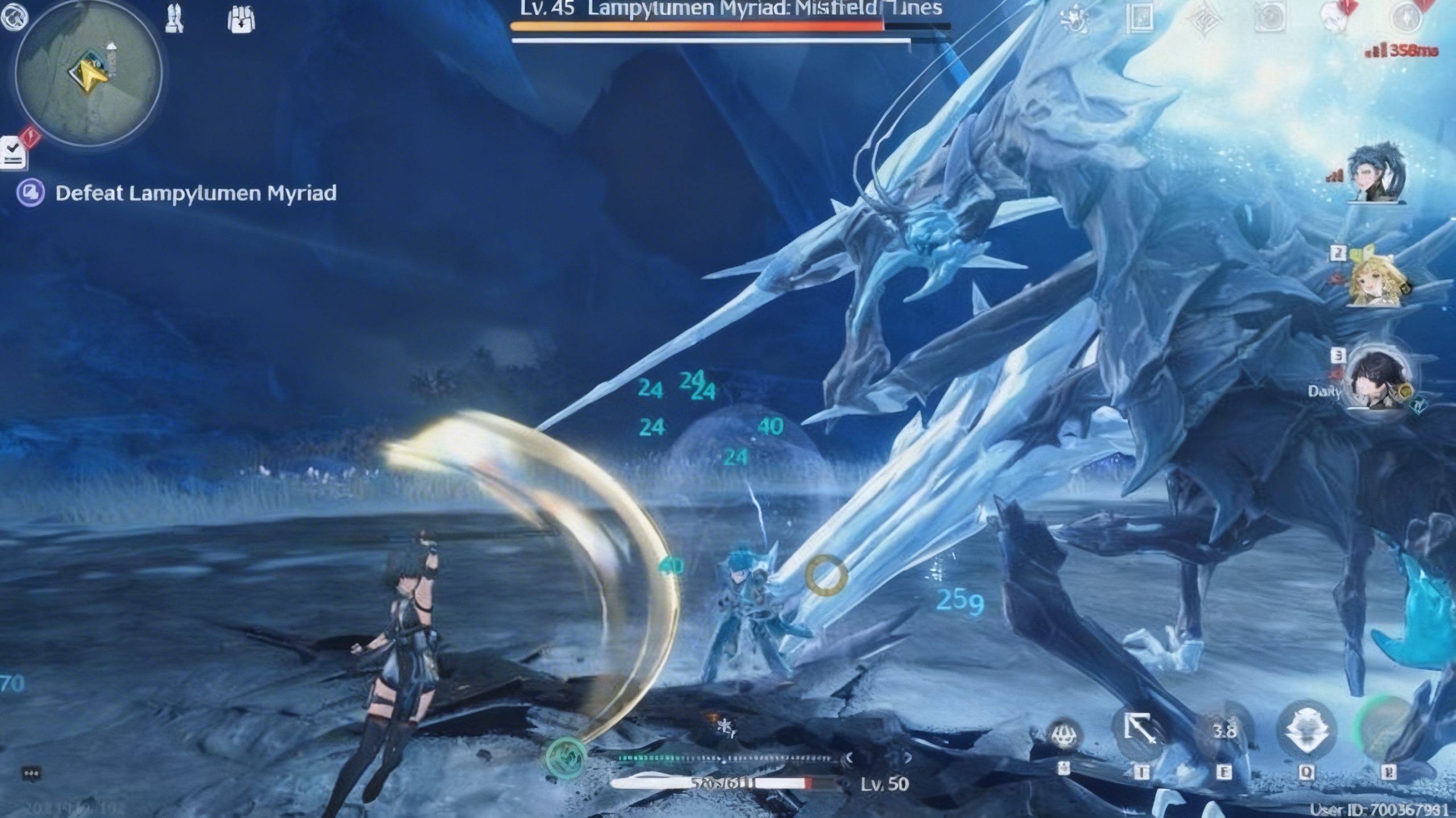The width and height of the screenshot is (1456, 818).
Task: Open the backpack inventory icon
Action: pos(241,20)
